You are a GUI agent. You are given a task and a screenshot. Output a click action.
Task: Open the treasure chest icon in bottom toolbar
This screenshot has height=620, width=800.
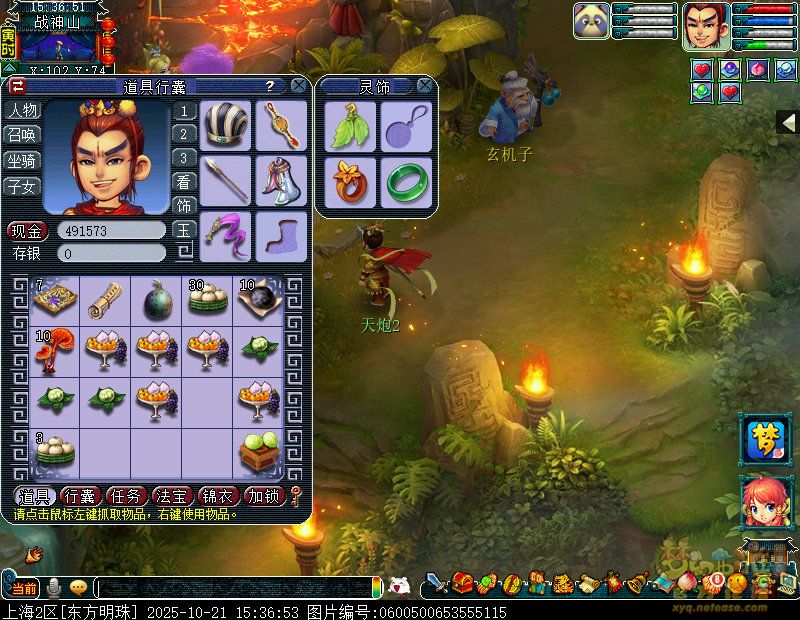pyautogui.click(x=462, y=582)
